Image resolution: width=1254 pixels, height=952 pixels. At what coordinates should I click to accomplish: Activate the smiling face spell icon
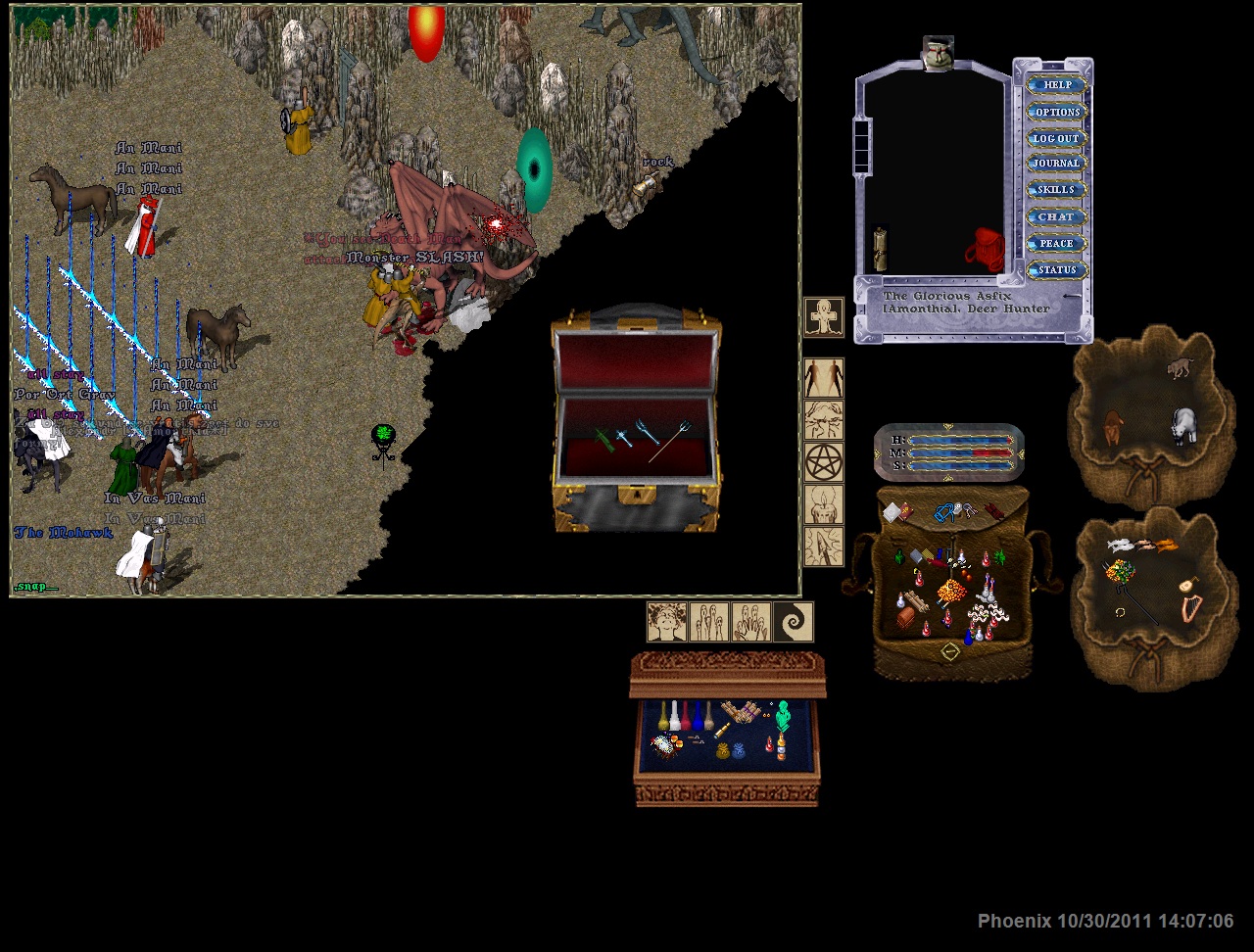(x=666, y=622)
